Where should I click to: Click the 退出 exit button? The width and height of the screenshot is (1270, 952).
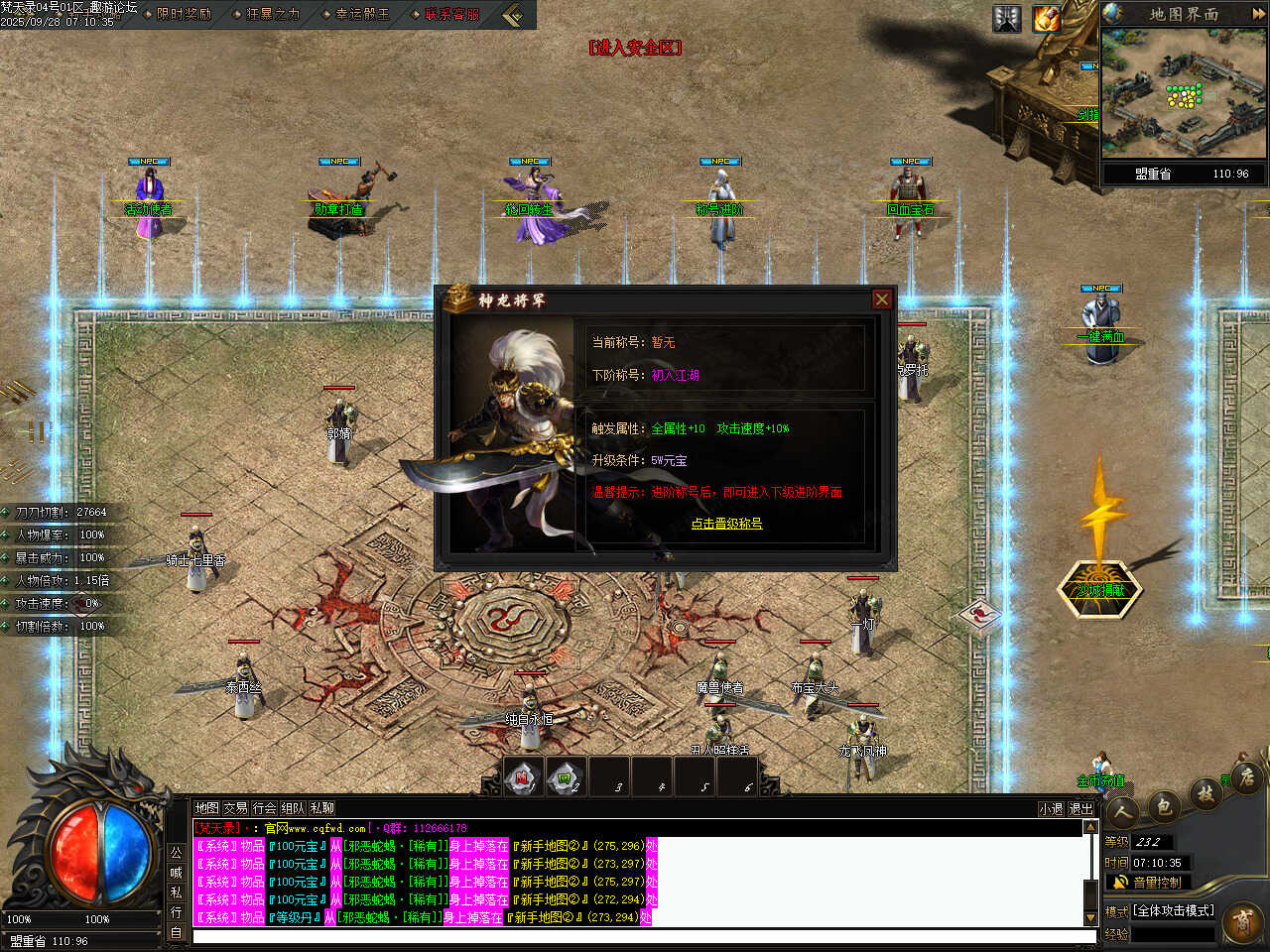pyautogui.click(x=1080, y=809)
